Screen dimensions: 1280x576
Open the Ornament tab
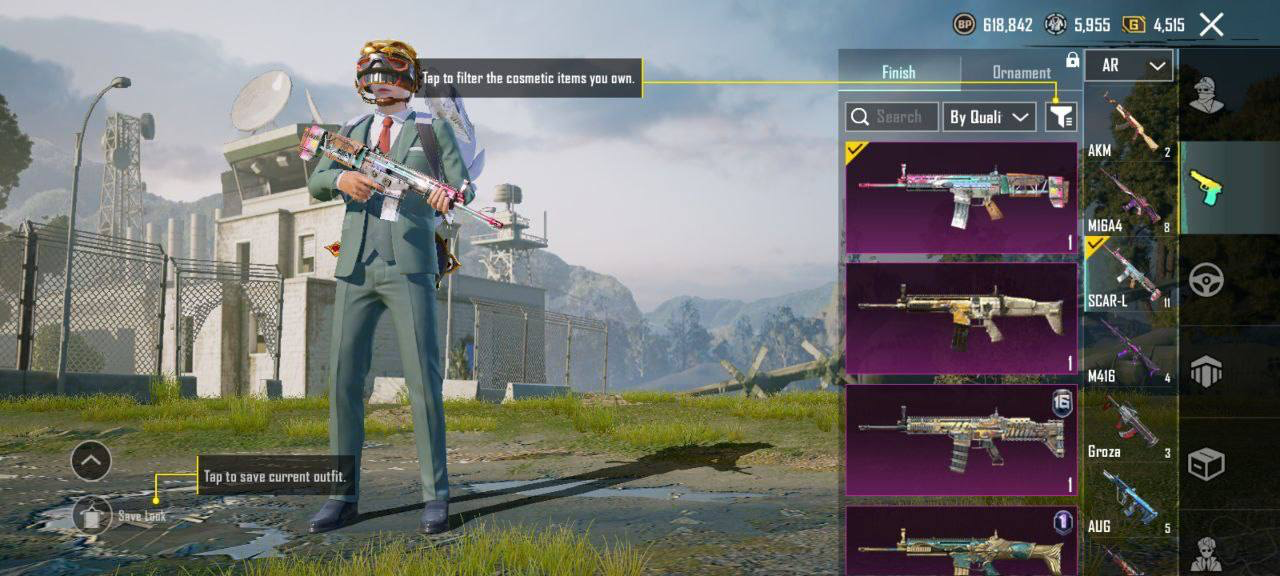coord(1020,72)
